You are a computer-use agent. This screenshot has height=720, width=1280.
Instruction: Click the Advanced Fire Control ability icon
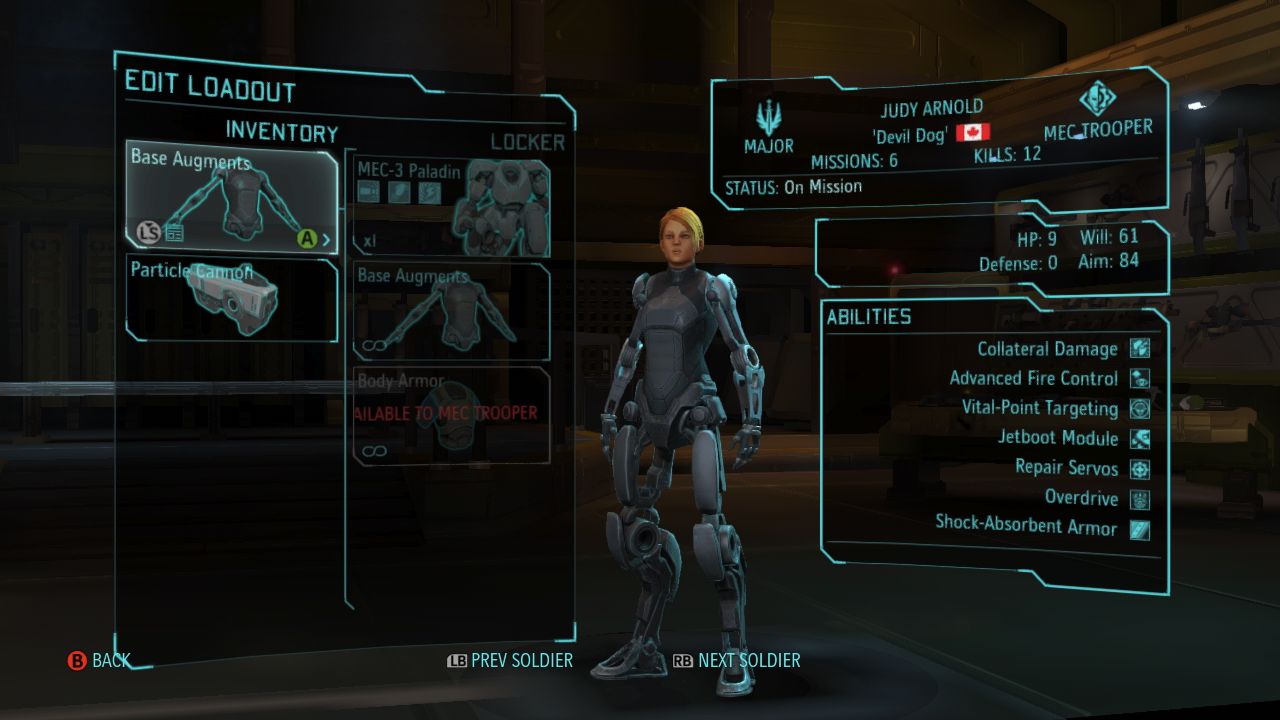(1140, 378)
